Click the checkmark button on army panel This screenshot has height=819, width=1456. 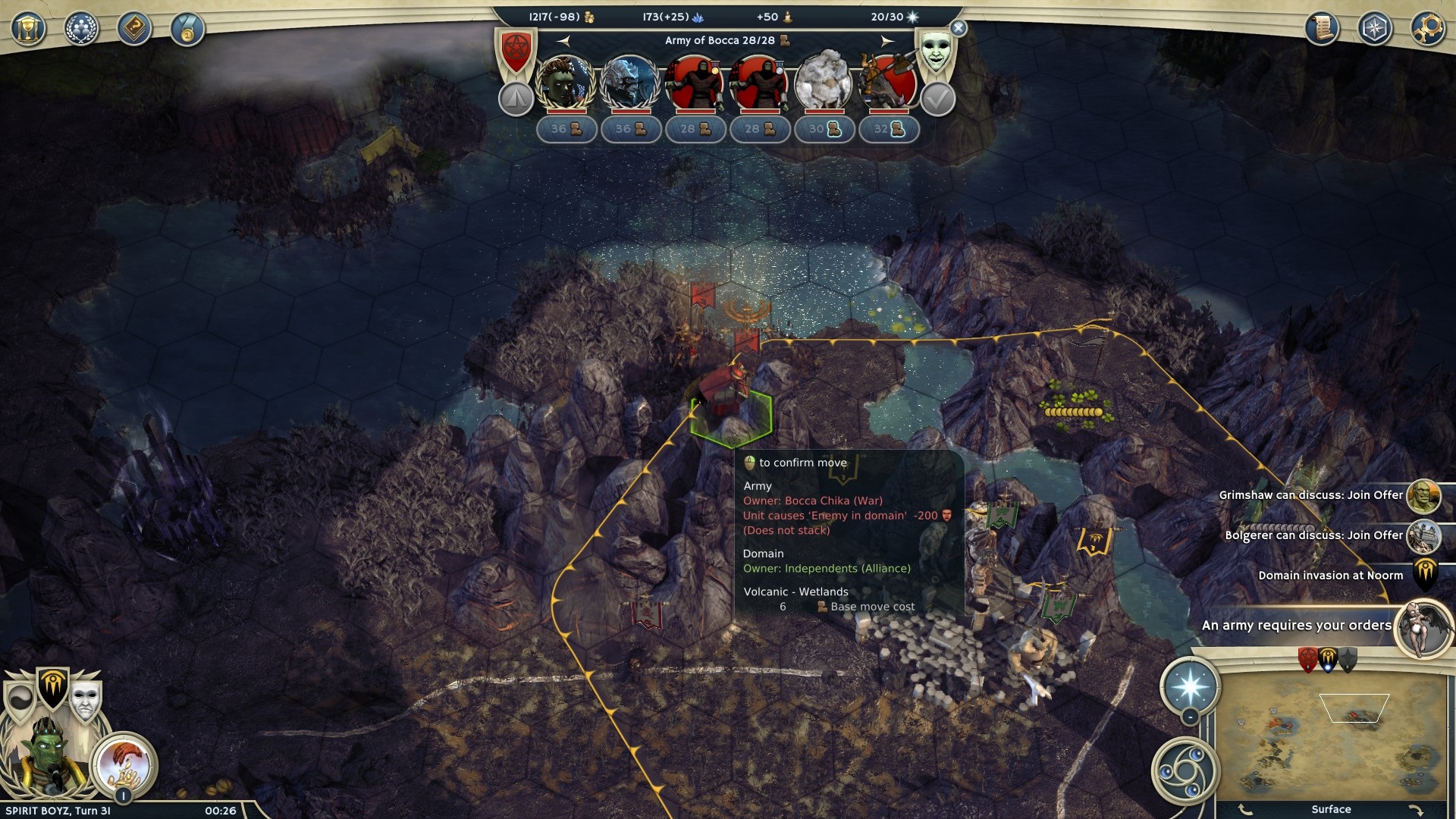(x=937, y=99)
